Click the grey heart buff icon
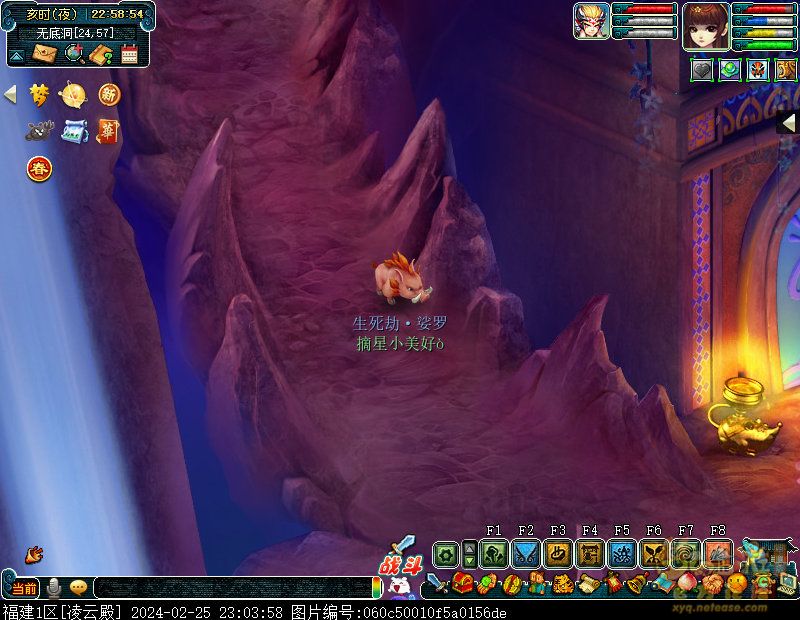The height and width of the screenshot is (620, 800). [703, 69]
